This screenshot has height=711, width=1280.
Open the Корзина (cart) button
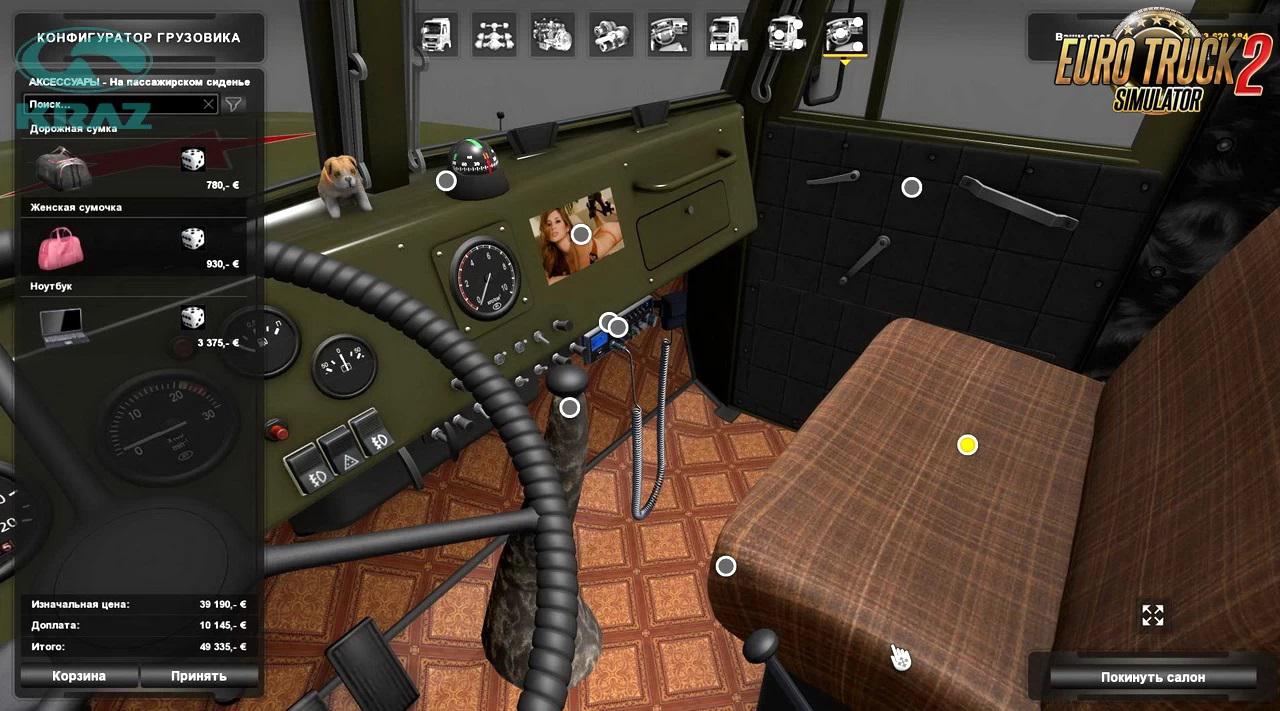(x=79, y=676)
